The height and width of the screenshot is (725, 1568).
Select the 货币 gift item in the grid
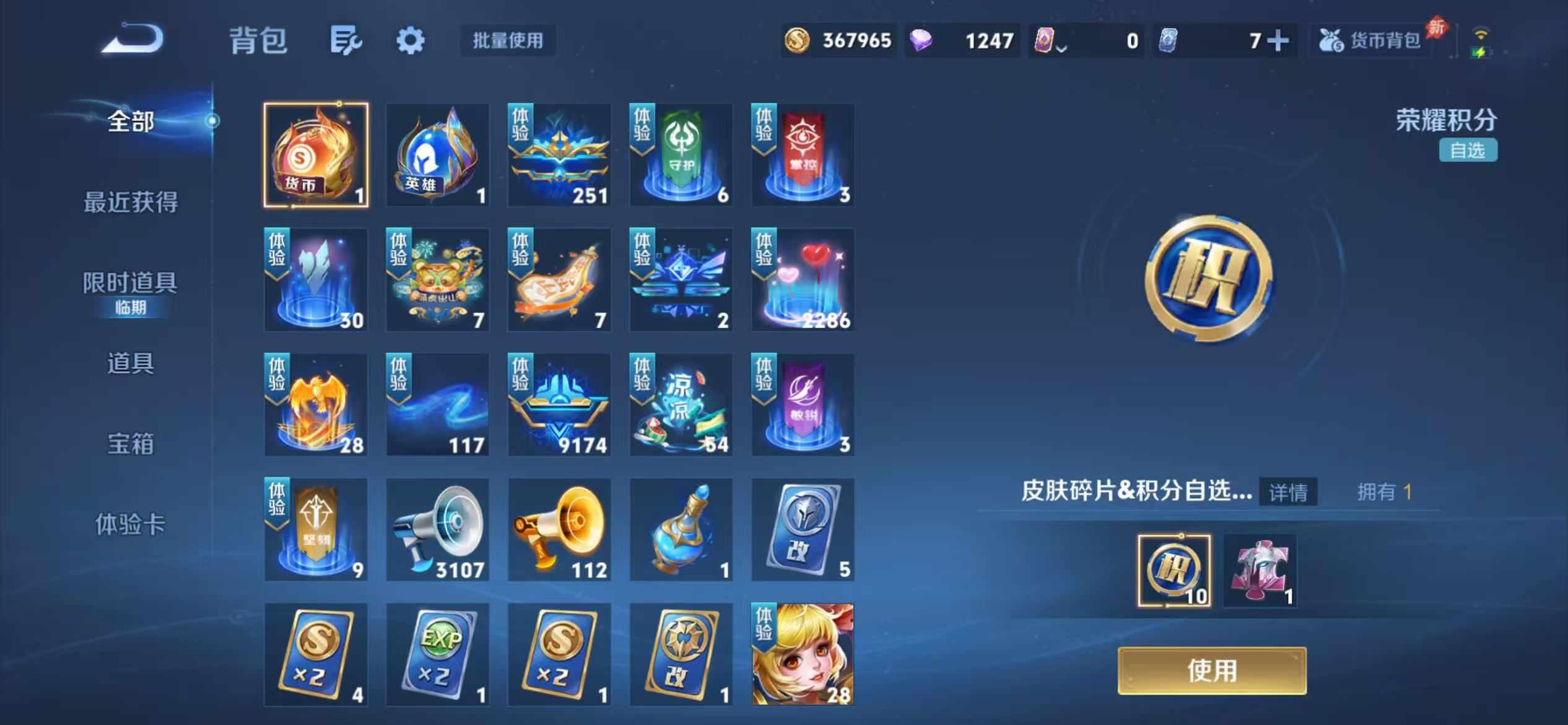(x=315, y=154)
